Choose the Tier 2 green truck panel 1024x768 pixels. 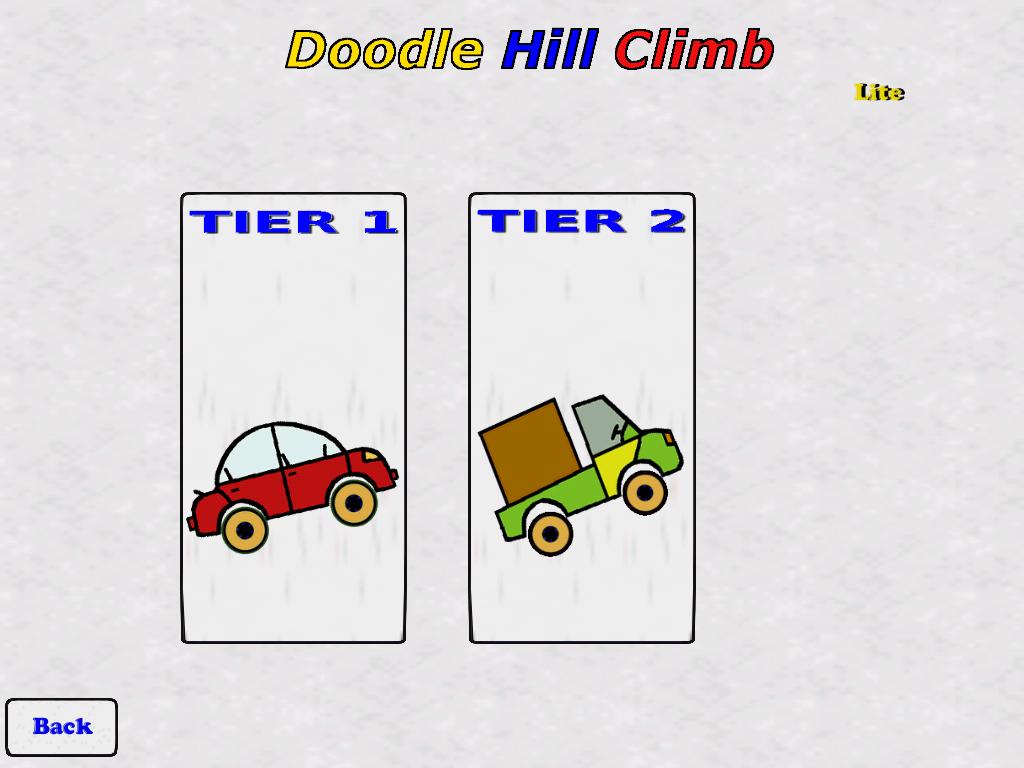(x=581, y=418)
